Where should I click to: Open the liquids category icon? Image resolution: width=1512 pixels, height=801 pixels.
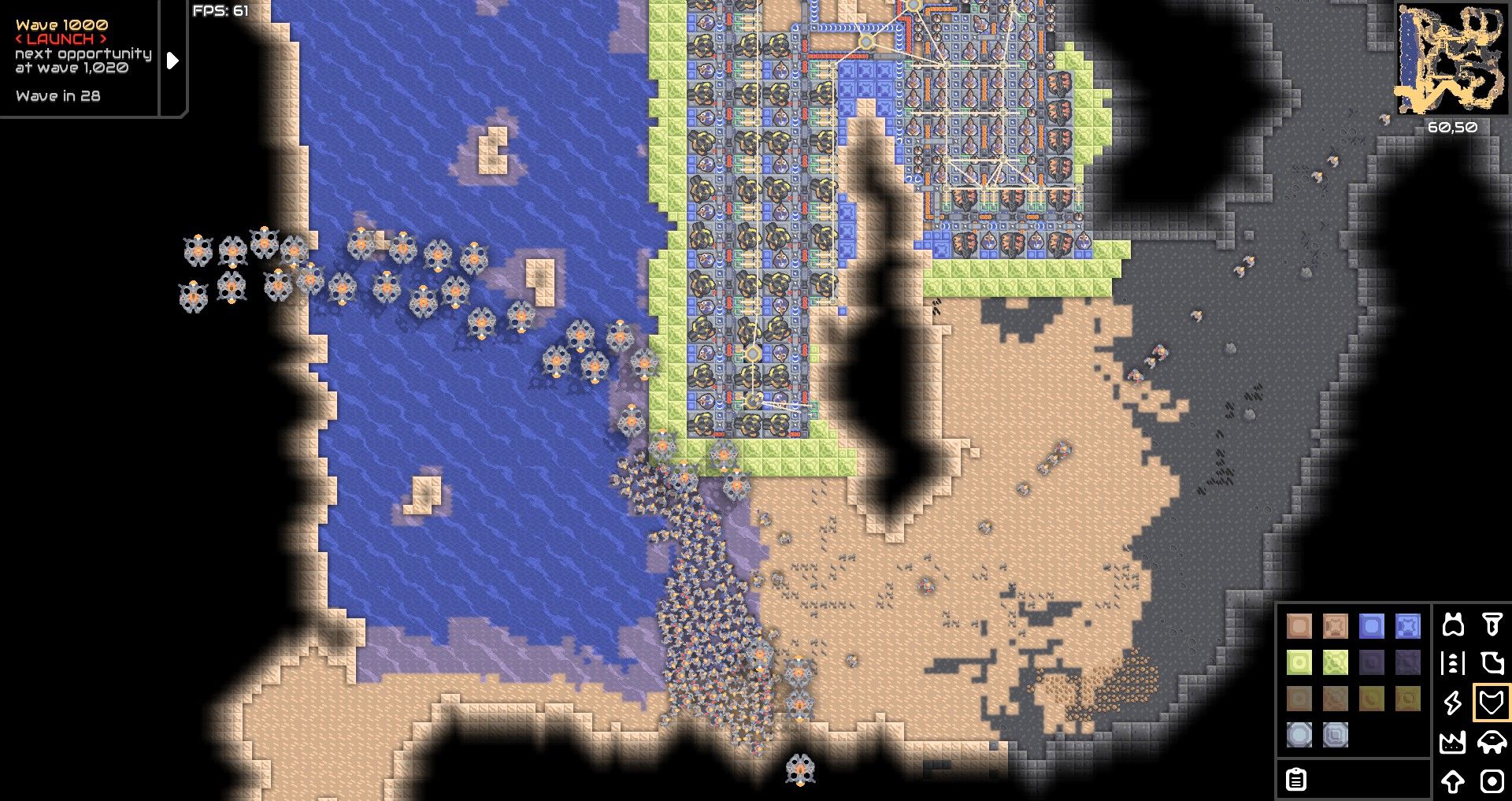tap(1493, 662)
